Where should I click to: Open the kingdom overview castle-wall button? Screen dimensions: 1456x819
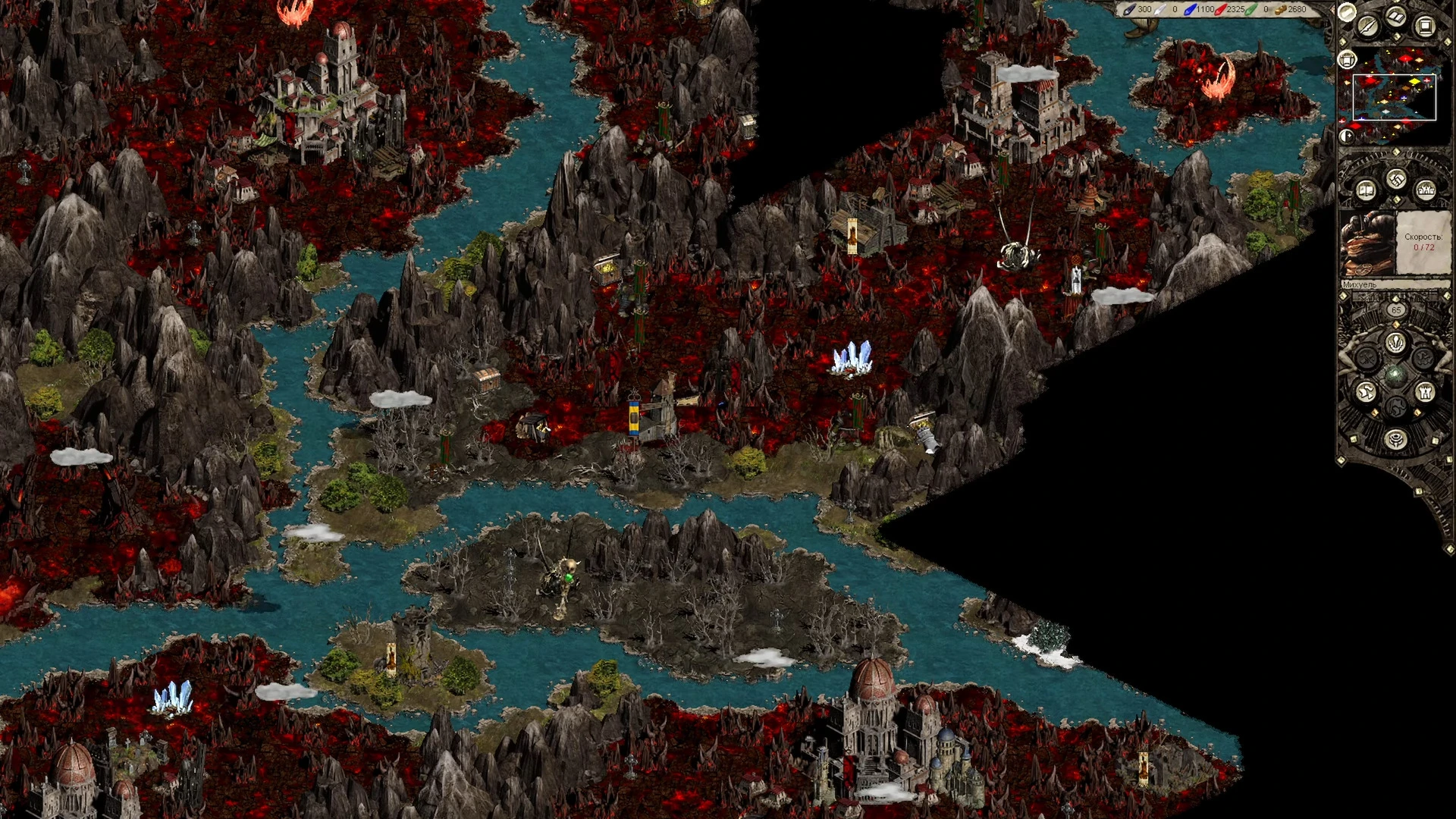click(1426, 190)
